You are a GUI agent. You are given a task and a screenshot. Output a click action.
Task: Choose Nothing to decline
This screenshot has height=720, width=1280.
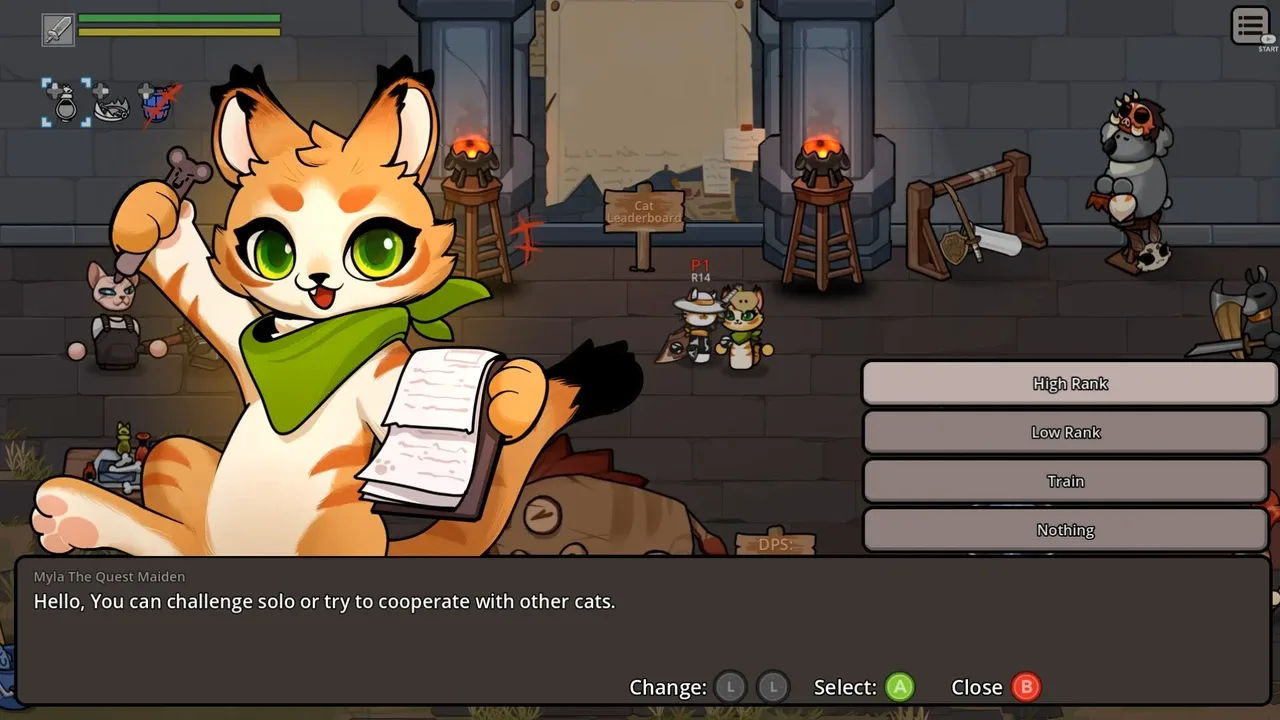1065,530
